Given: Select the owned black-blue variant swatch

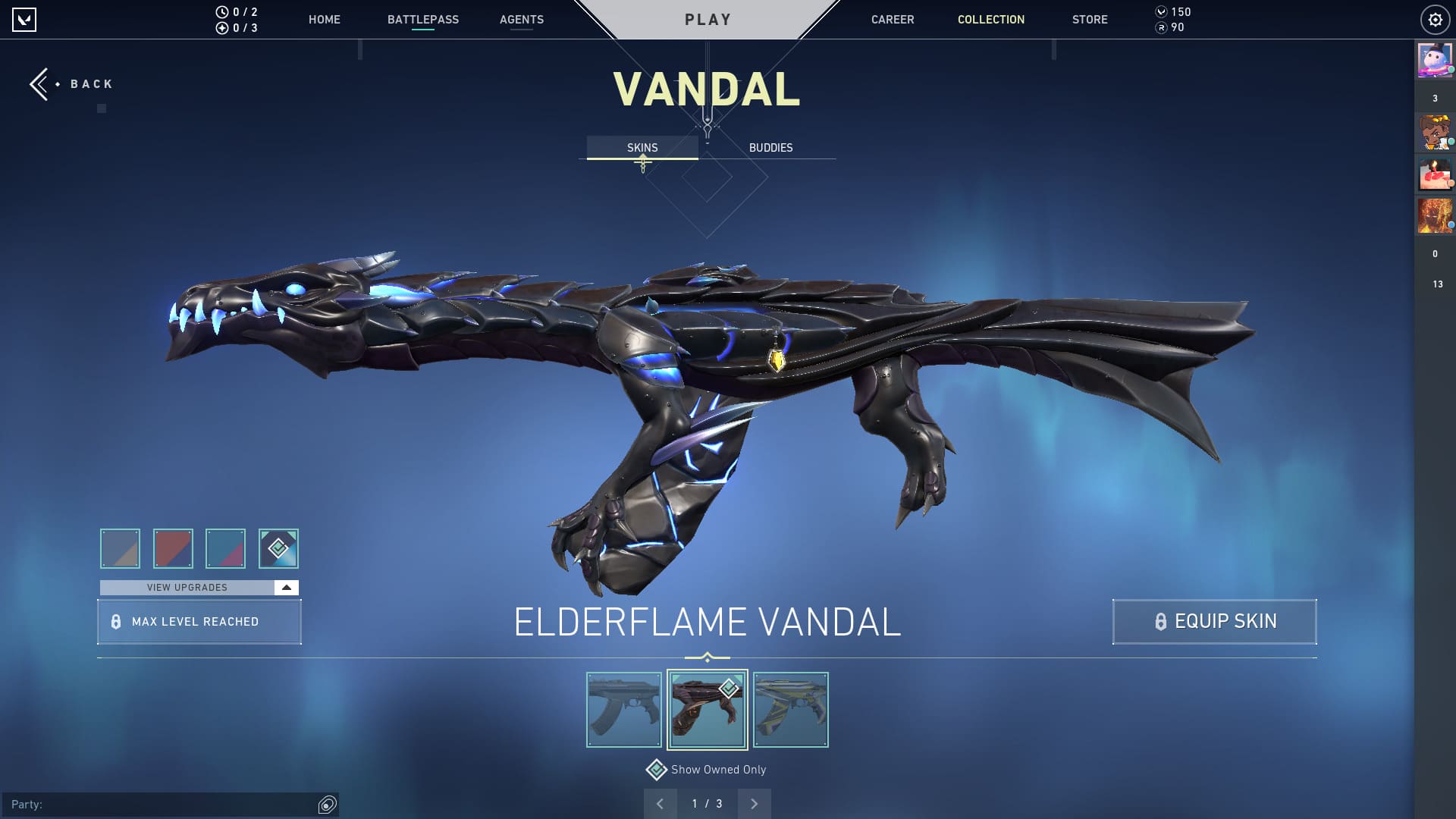Looking at the screenshot, I should [278, 548].
